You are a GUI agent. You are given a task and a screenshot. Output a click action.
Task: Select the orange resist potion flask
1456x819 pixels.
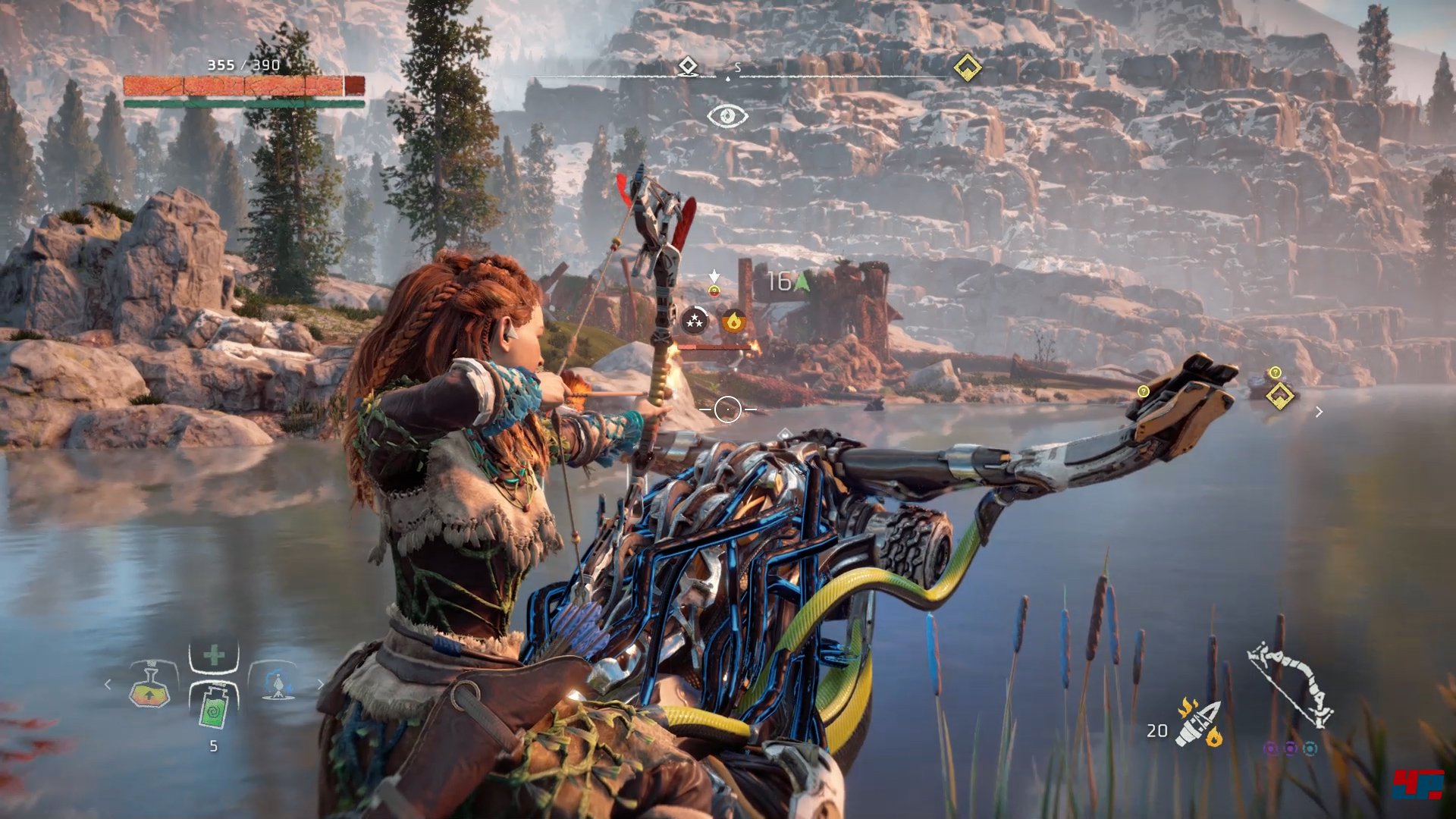coord(150,686)
